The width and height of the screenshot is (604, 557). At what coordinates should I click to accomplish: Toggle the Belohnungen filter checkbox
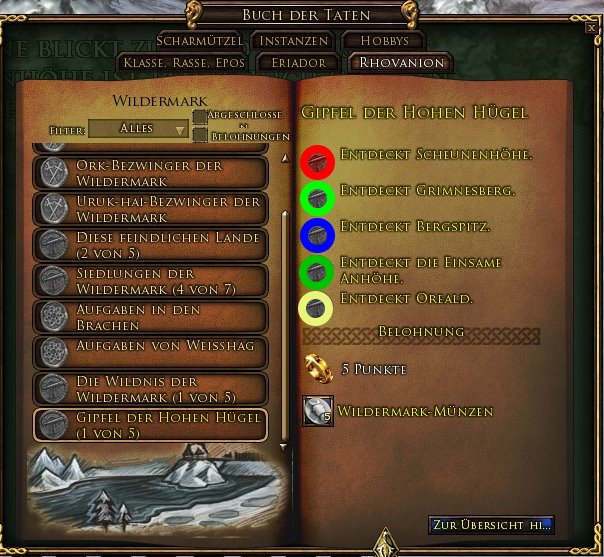tap(200, 136)
